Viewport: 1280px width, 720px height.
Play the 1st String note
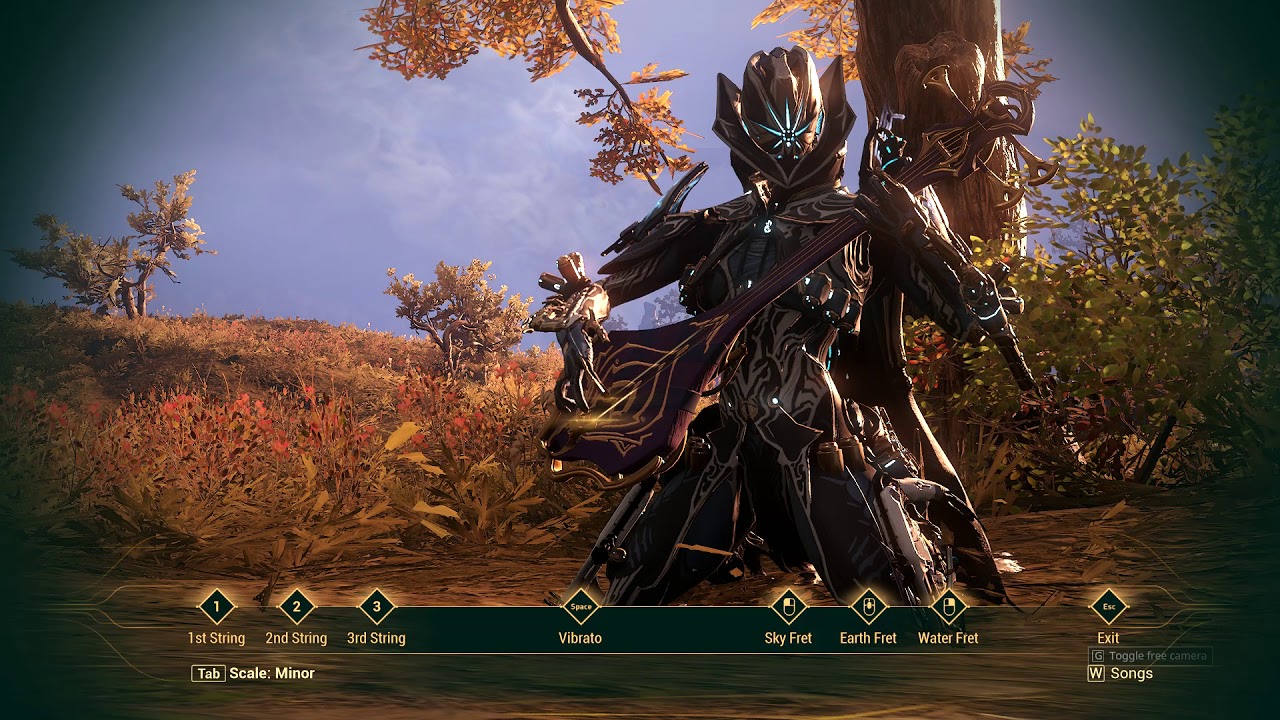click(216, 607)
